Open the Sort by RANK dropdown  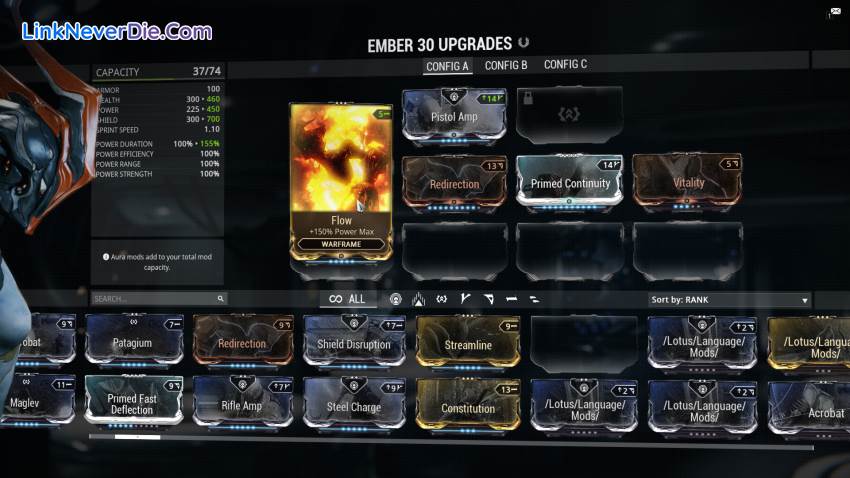[x=729, y=299]
